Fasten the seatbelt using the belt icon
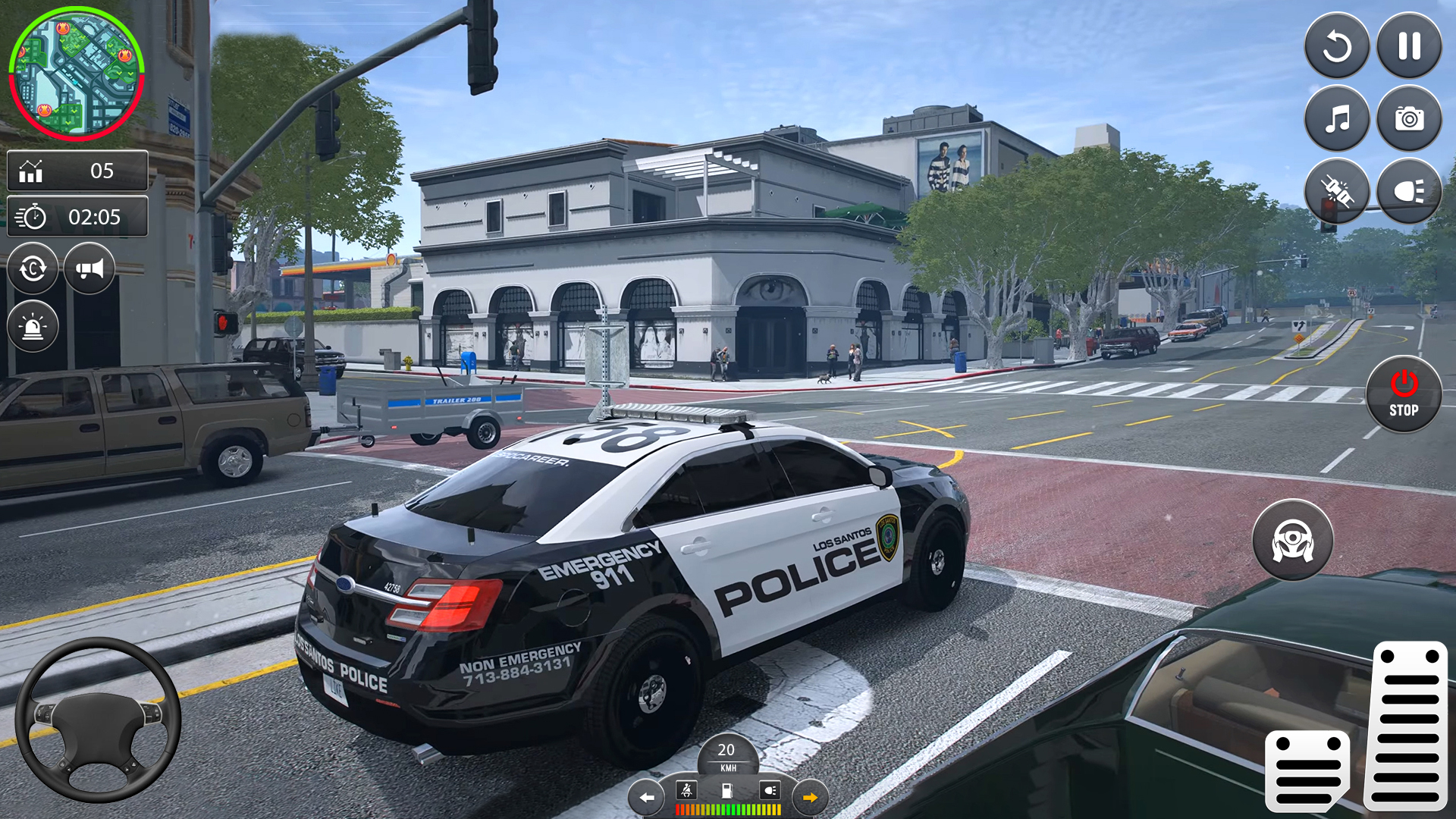The width and height of the screenshot is (1456, 819). (685, 791)
